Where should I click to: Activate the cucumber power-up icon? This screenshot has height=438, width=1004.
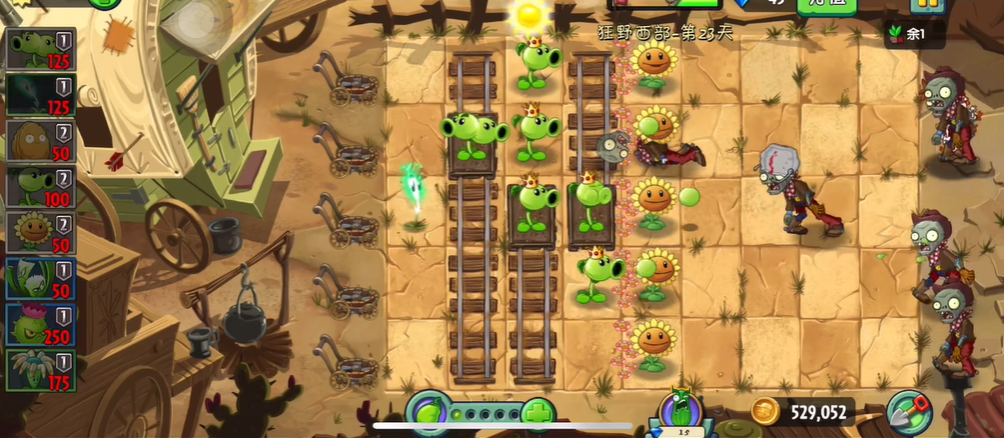(679, 411)
